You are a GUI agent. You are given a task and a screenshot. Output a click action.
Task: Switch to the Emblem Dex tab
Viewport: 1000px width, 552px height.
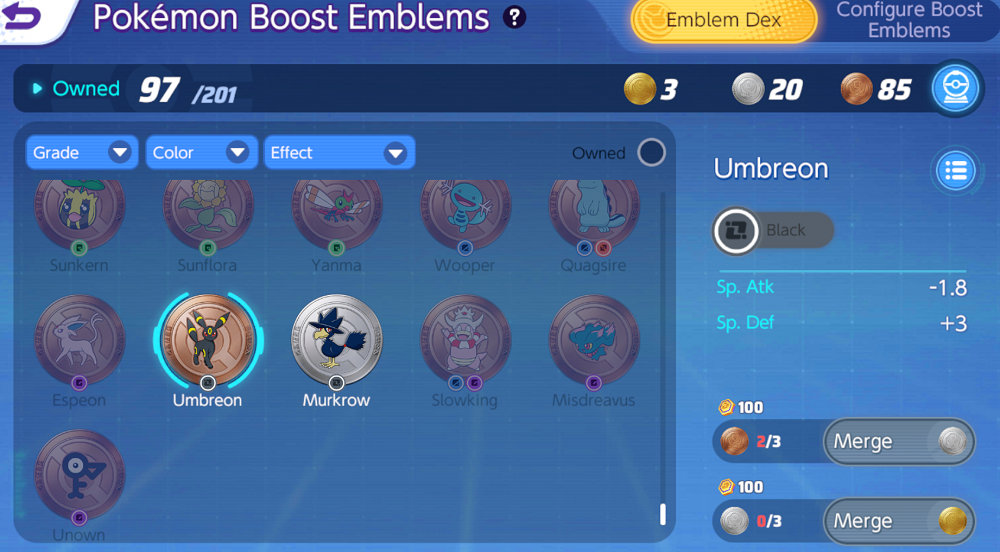point(722,20)
